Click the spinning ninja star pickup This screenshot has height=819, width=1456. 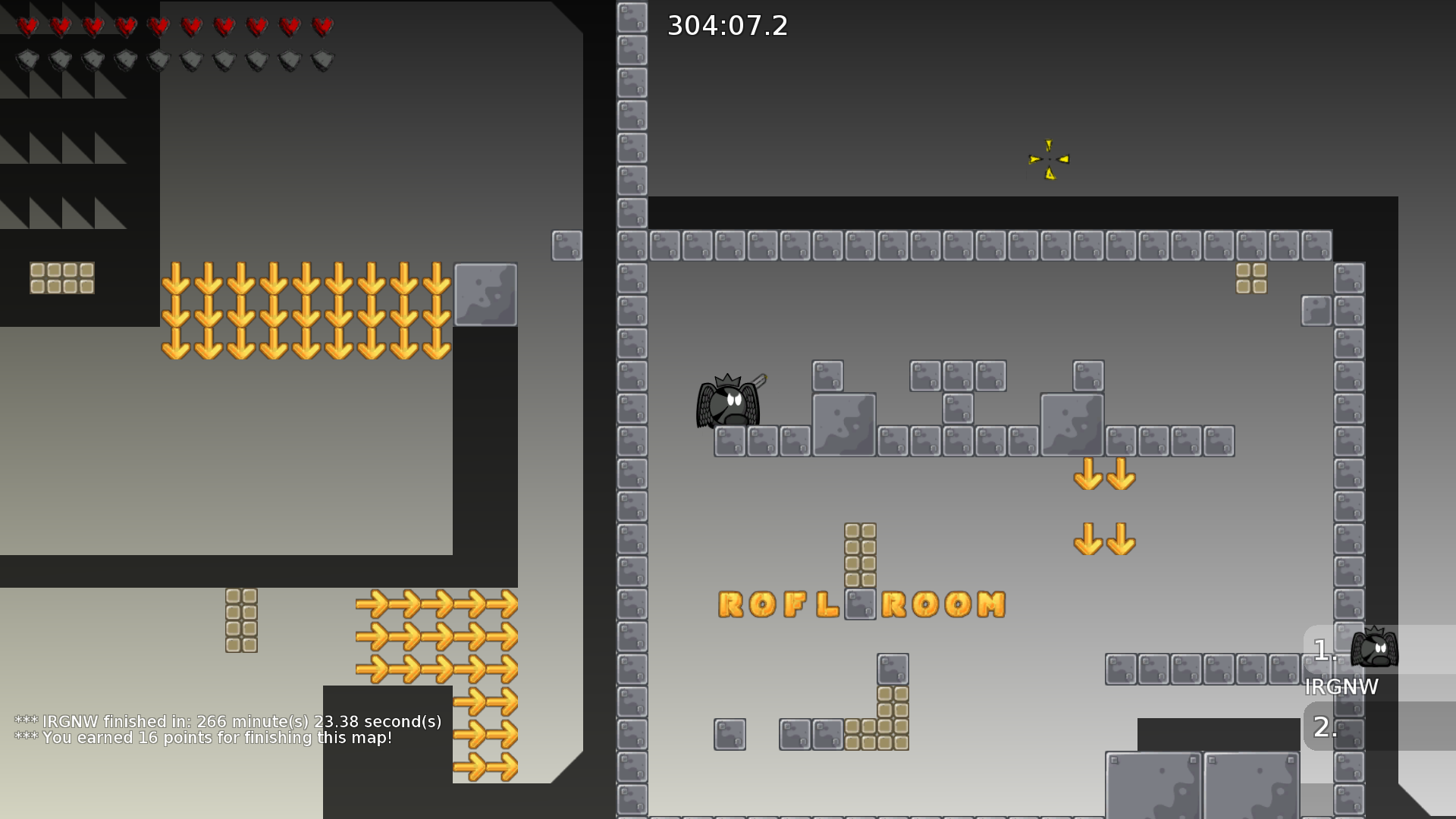pyautogui.click(x=1047, y=158)
